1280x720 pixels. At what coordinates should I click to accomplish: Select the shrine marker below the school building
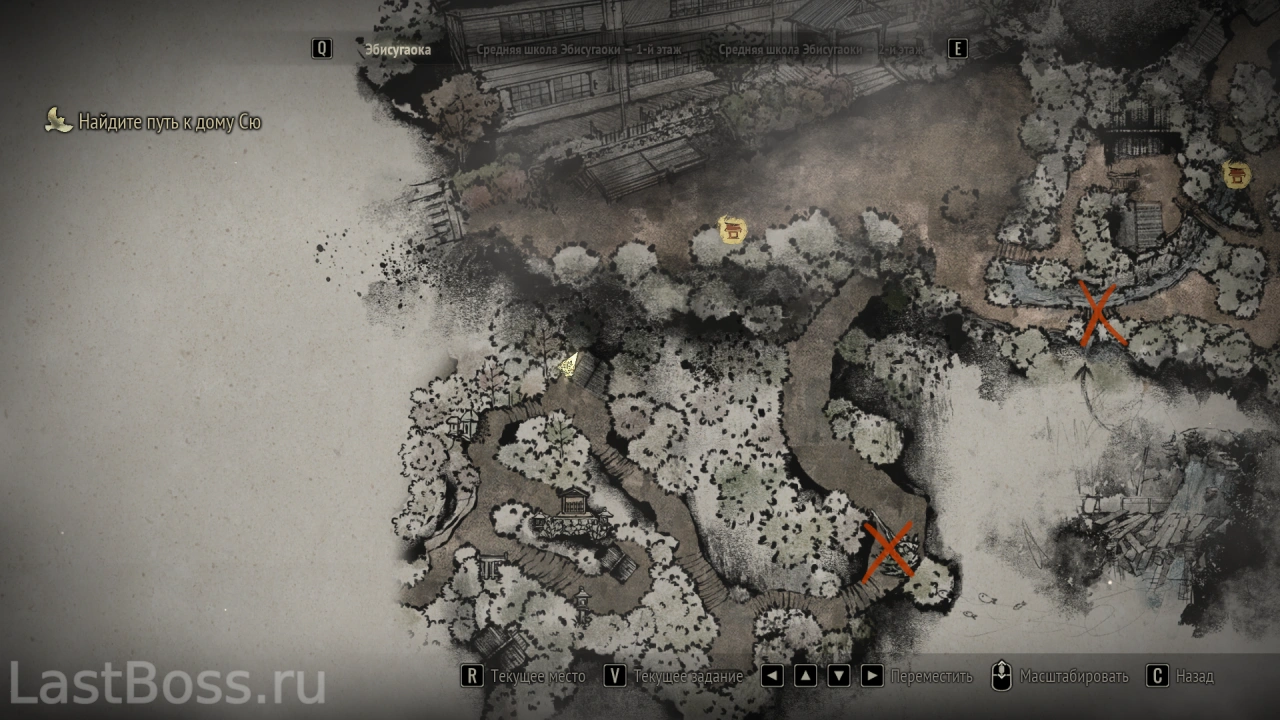click(733, 231)
